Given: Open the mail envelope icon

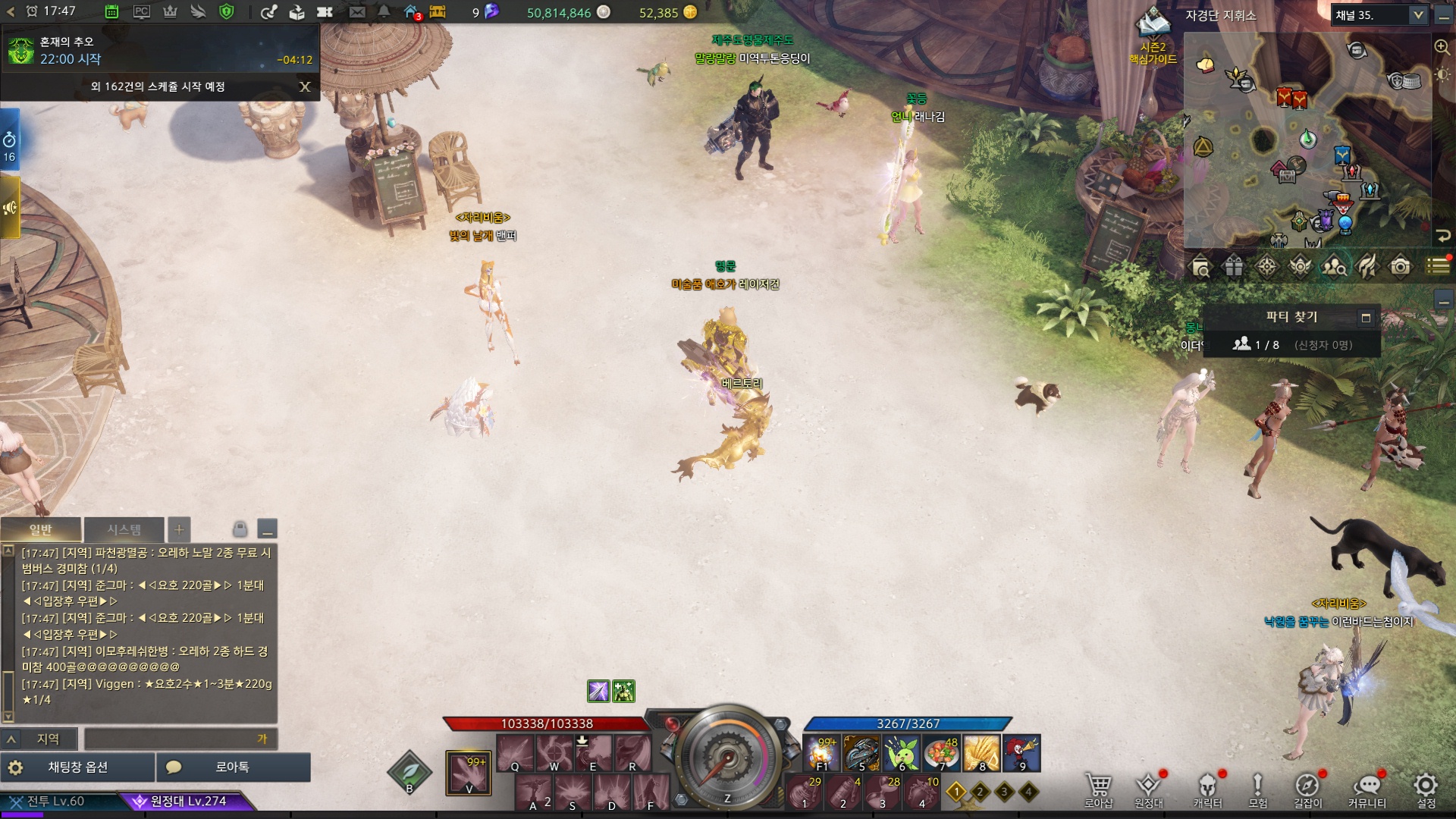Looking at the screenshot, I should pyautogui.click(x=357, y=12).
